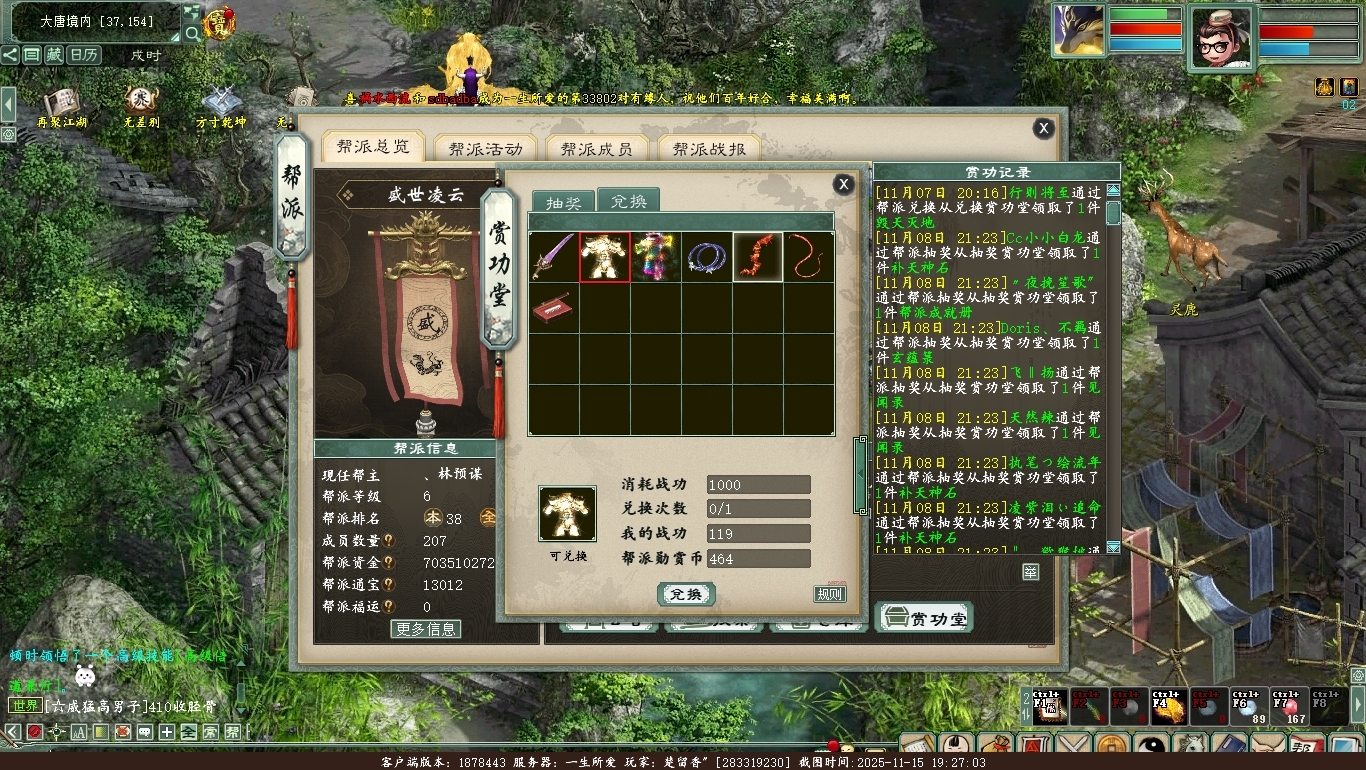Switch to the 抽奖 lottery tab
This screenshot has width=1366, height=770.
[562, 201]
